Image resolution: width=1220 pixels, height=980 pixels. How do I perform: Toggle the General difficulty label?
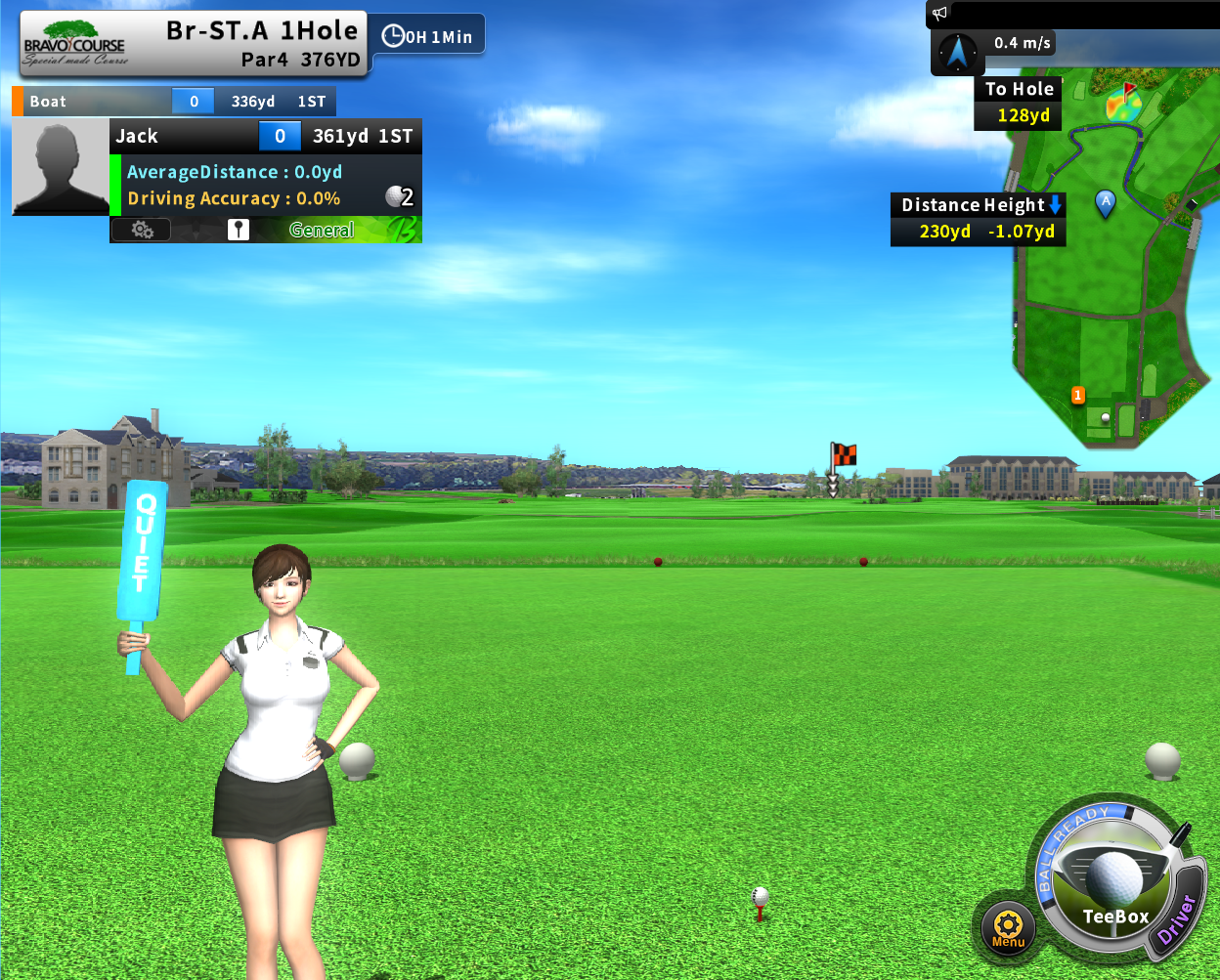coord(322,230)
